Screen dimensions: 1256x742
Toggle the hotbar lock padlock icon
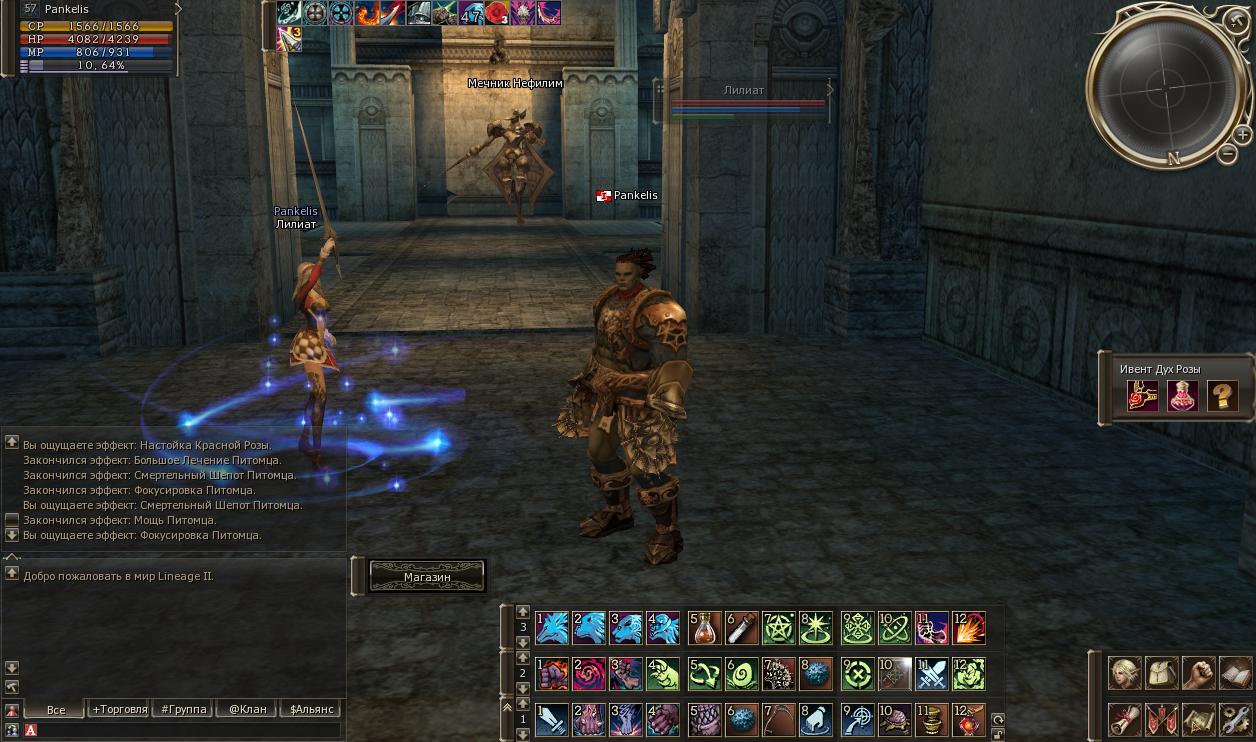tap(997, 734)
